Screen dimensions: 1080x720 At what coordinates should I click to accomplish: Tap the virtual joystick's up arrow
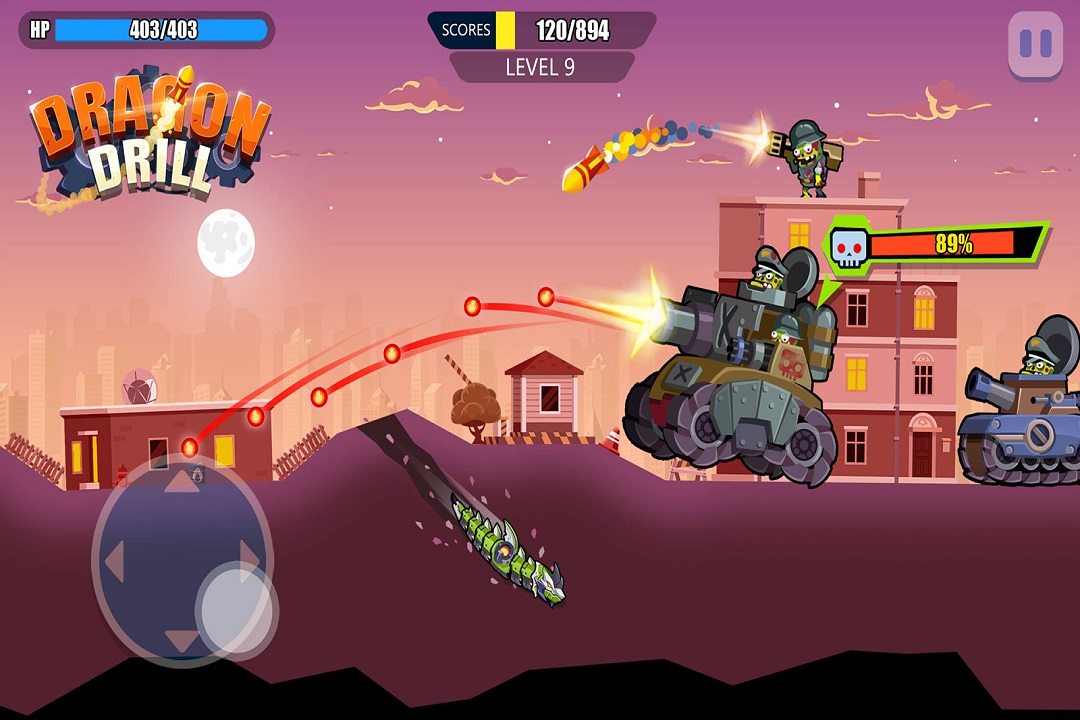click(x=181, y=483)
